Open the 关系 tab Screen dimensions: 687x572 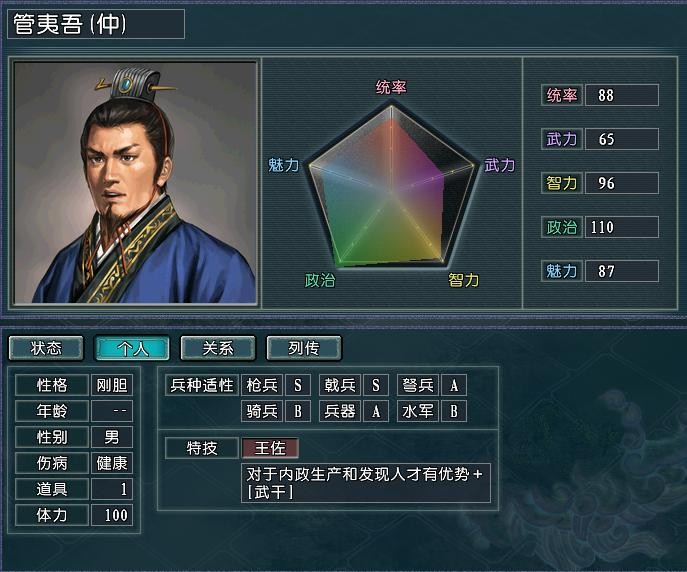[x=218, y=348]
